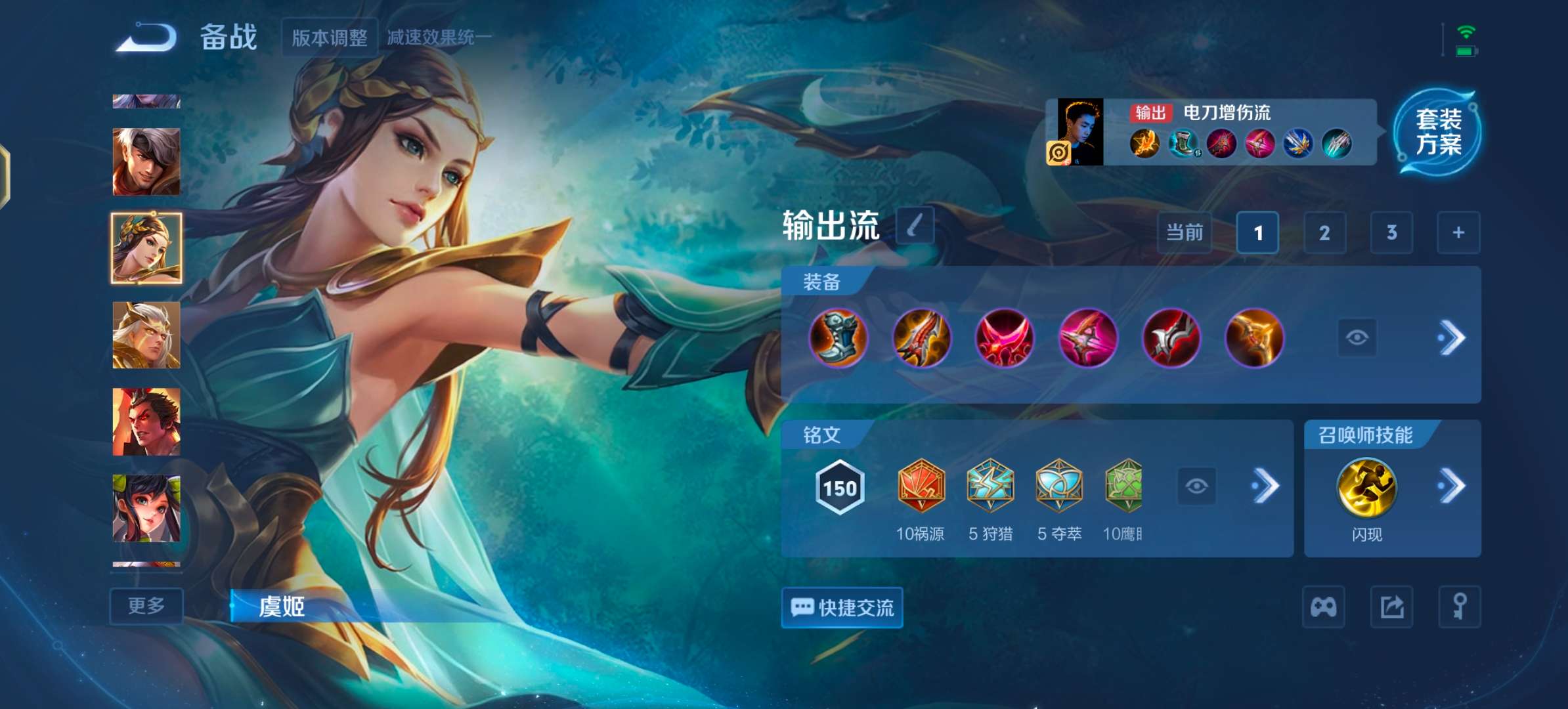This screenshot has width=1568, height=709.
Task: Switch to loadout tab 2
Action: click(1324, 233)
